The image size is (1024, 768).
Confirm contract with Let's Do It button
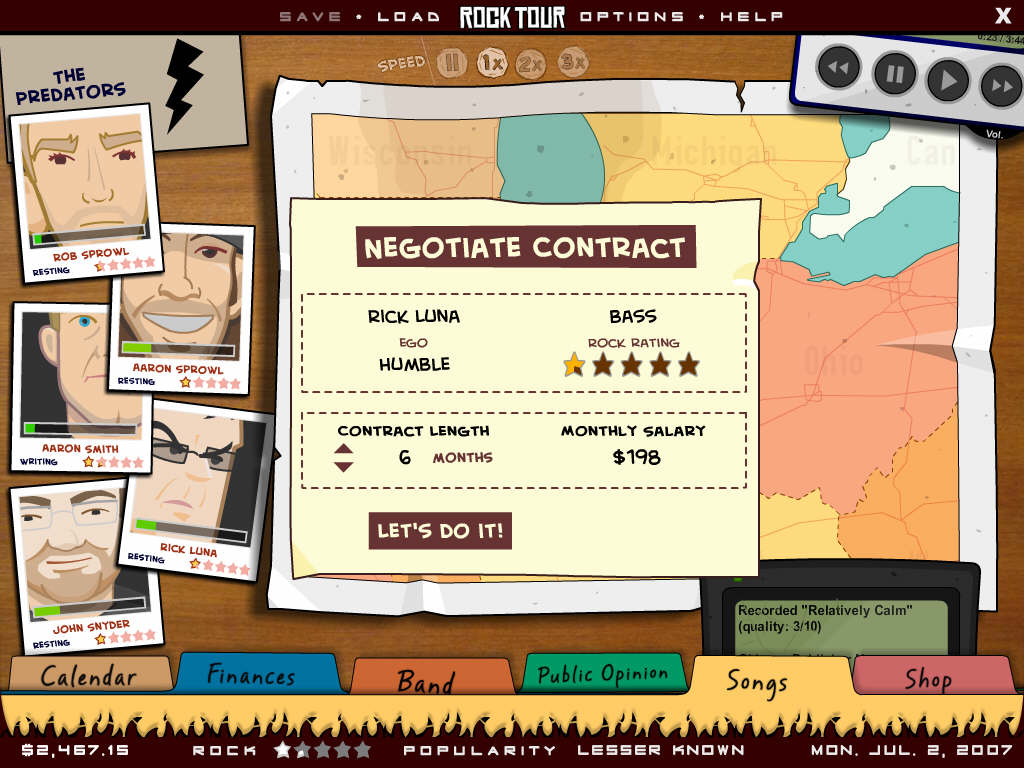(x=440, y=531)
